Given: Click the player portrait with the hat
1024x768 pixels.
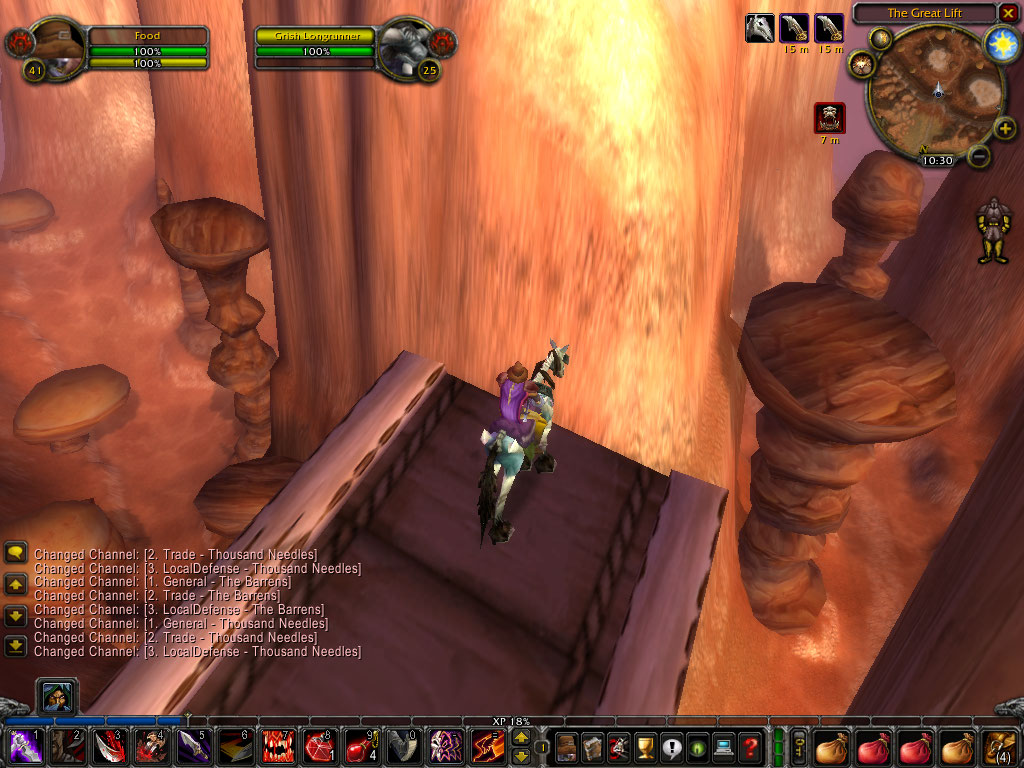Looking at the screenshot, I should click(63, 46).
